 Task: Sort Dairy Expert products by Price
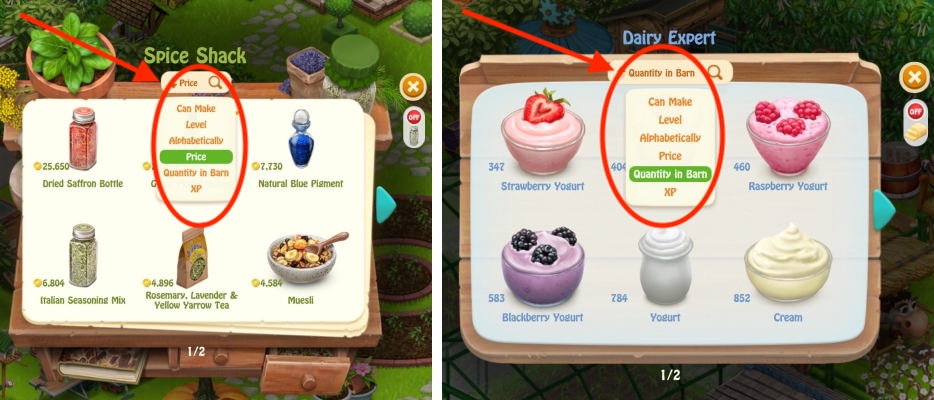tap(670, 156)
